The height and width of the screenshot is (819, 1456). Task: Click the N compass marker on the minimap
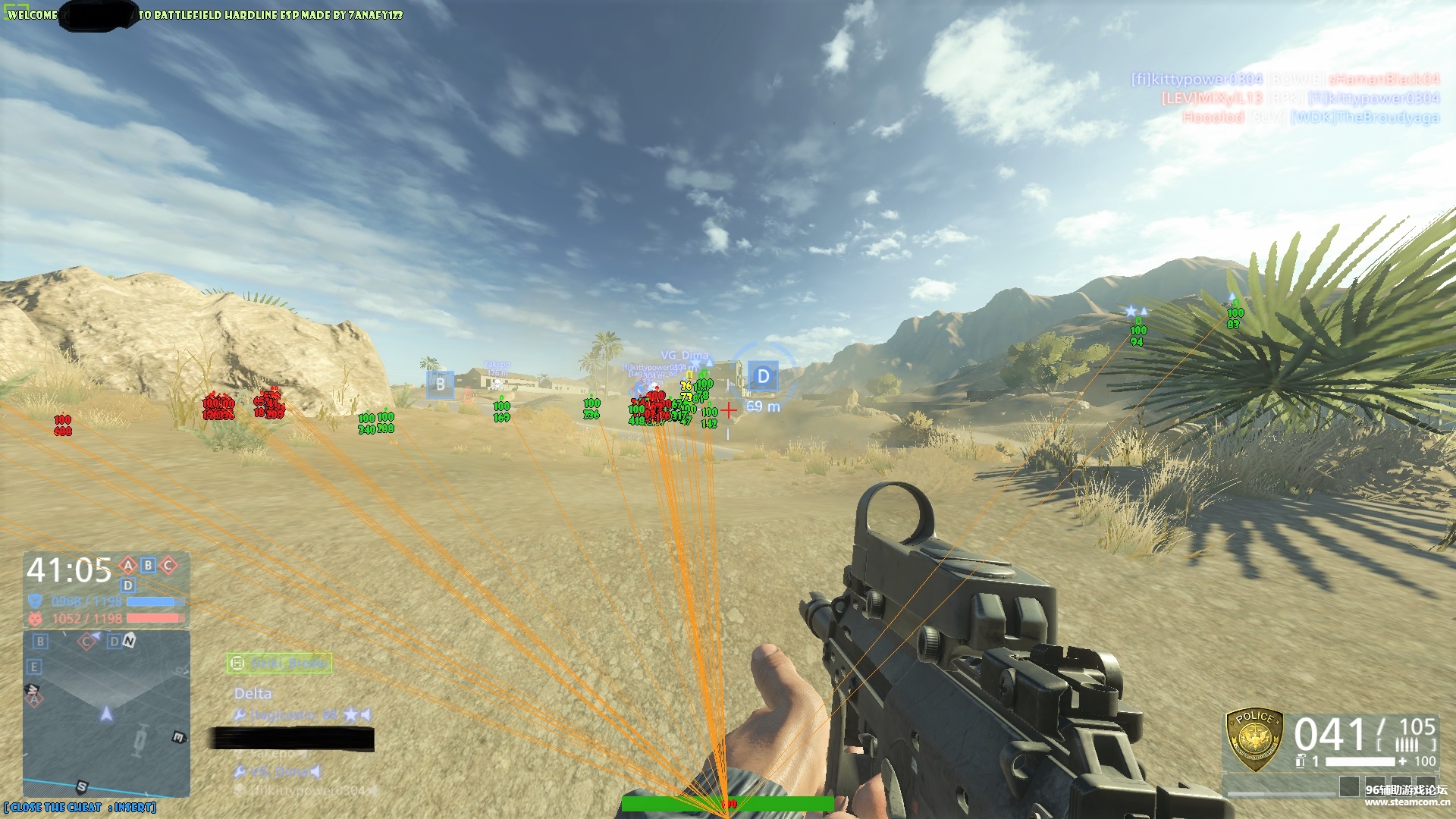(x=128, y=641)
